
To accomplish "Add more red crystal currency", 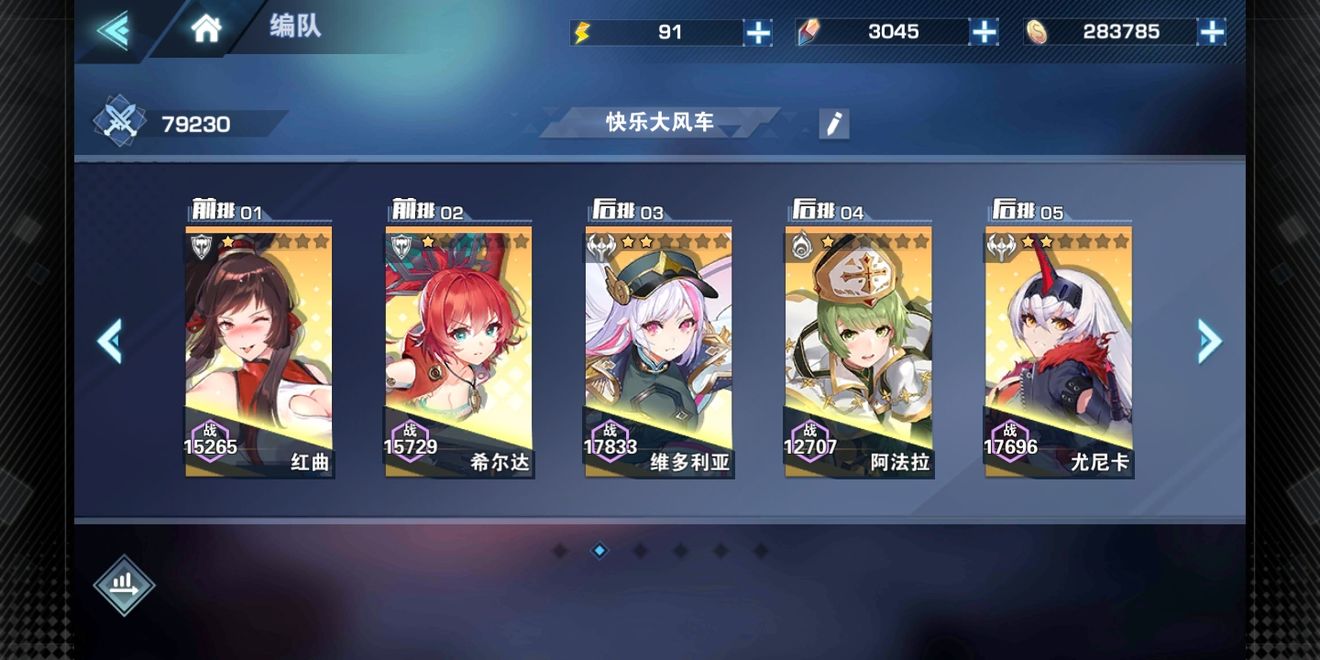I will click(984, 32).
